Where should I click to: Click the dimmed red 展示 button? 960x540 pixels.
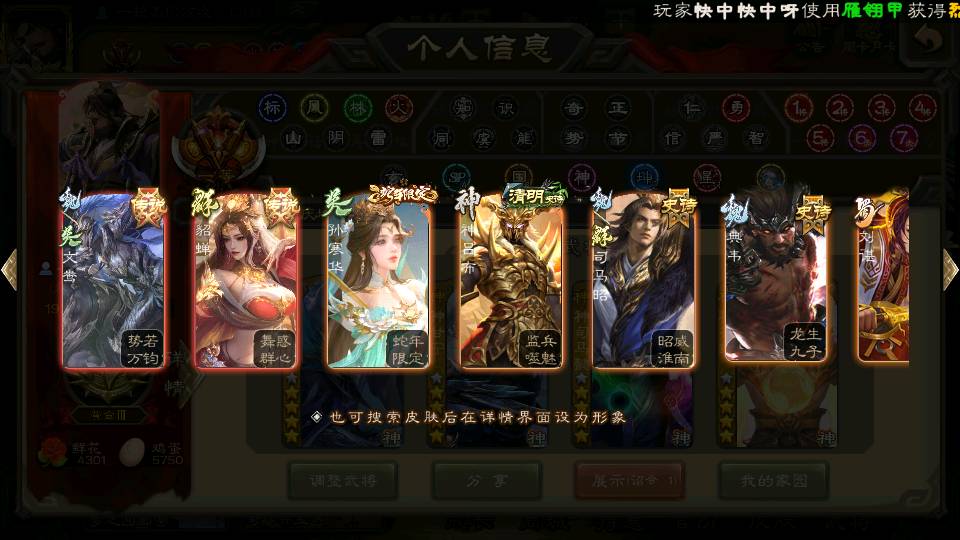(x=630, y=480)
